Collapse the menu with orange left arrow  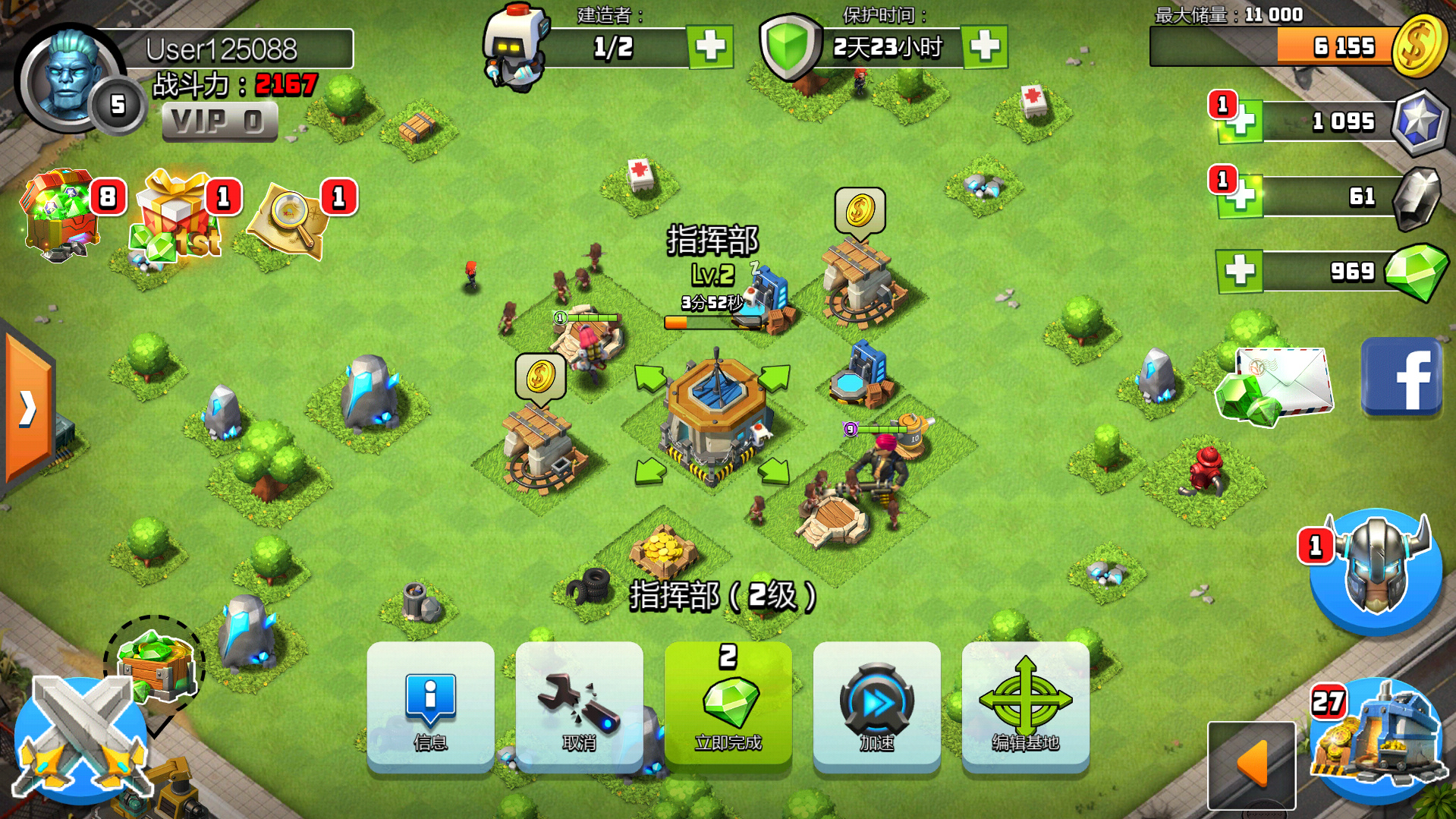[x=1251, y=764]
